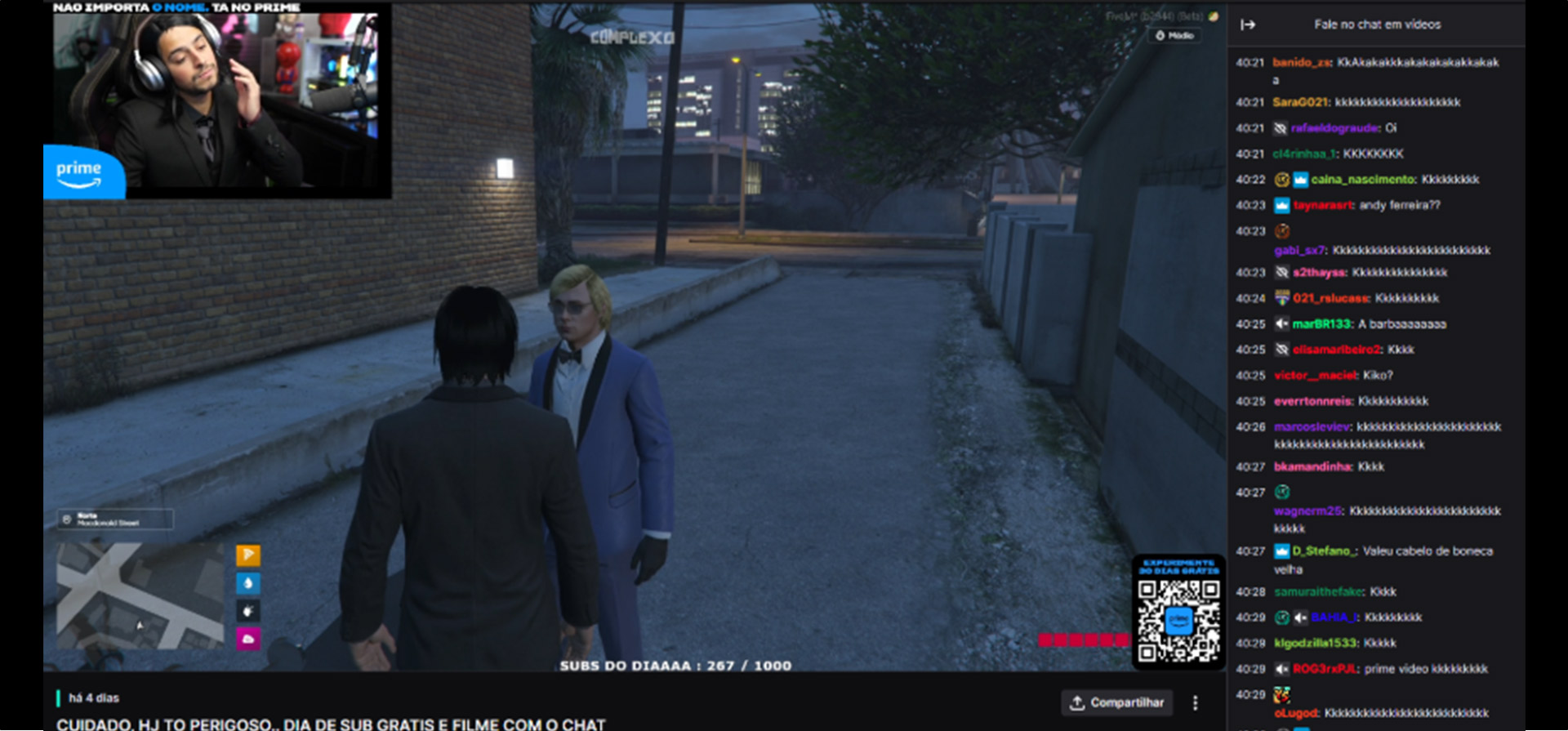Collapse the chat panel with the arrow
The height and width of the screenshot is (731, 1568).
point(1248,25)
